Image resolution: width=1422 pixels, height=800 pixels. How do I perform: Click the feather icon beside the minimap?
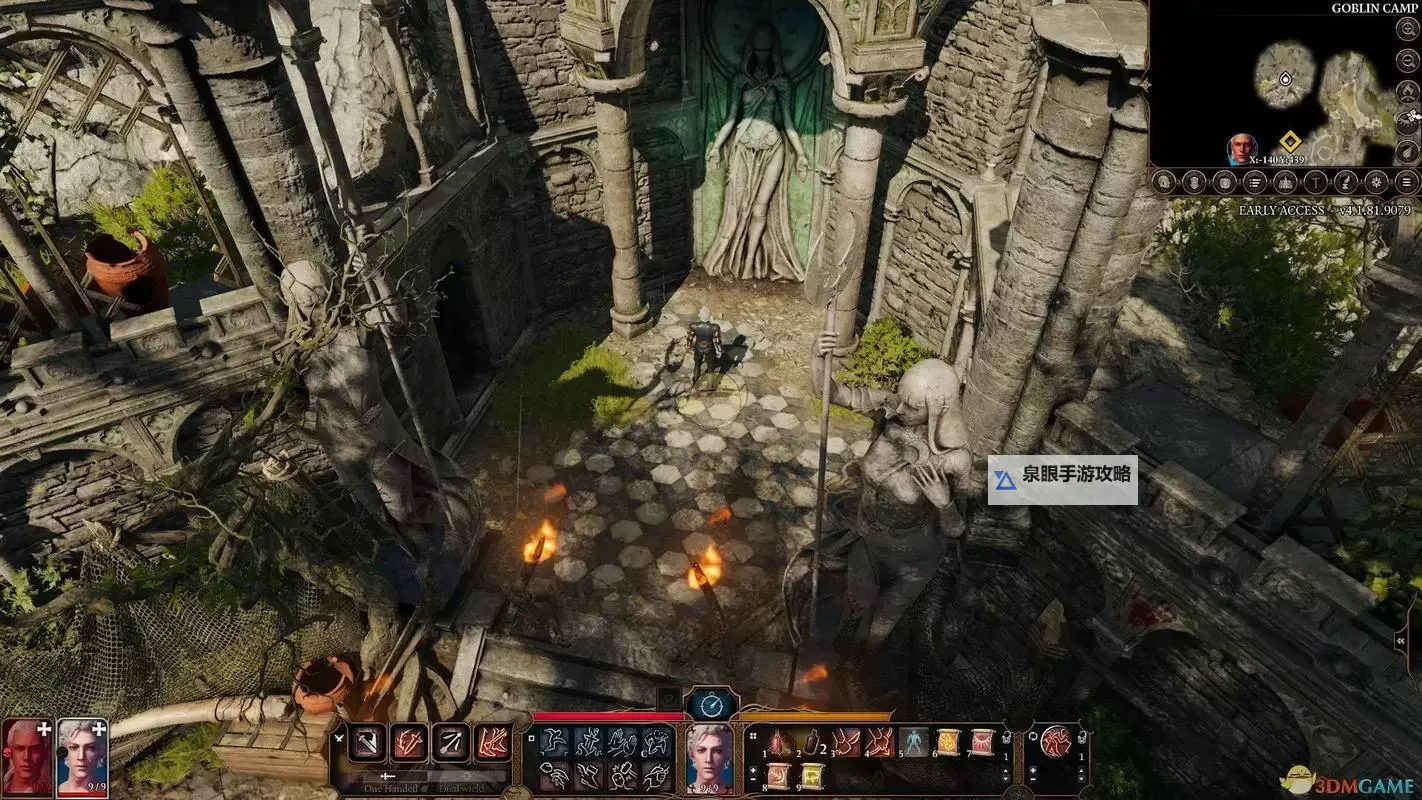click(1407, 151)
